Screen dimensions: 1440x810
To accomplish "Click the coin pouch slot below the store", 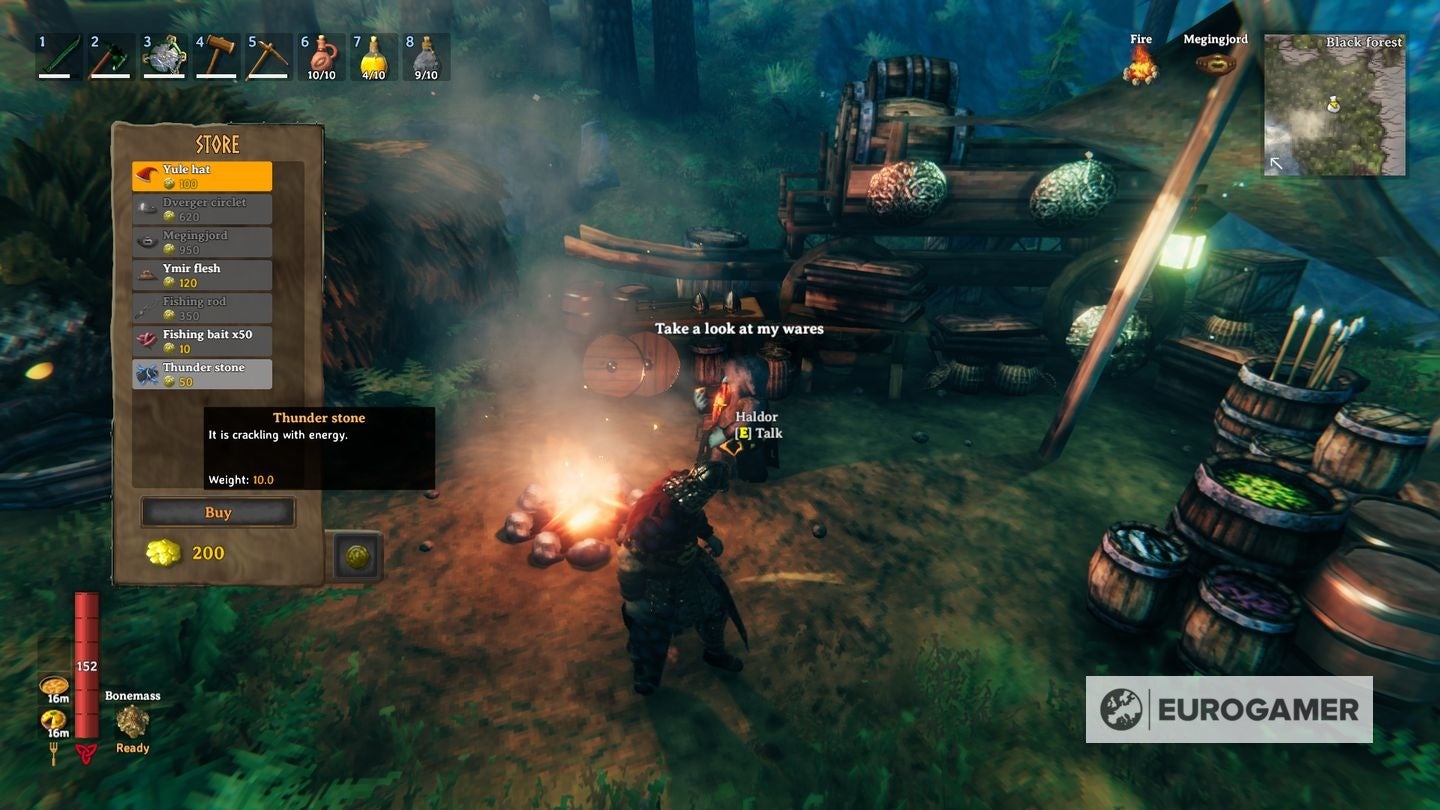I will coord(358,556).
